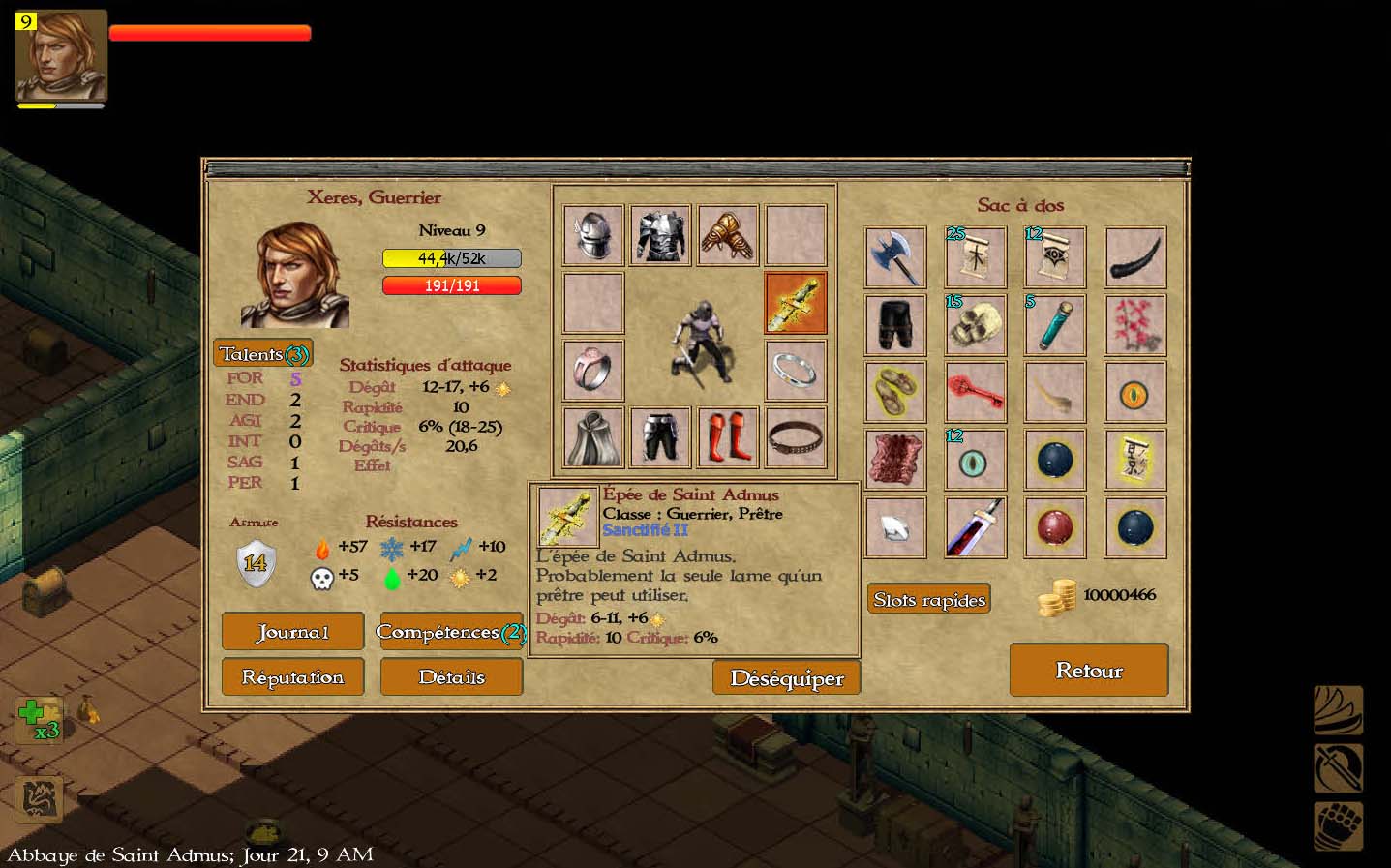Select the red boots equipment slot
1391x868 pixels.
728,437
